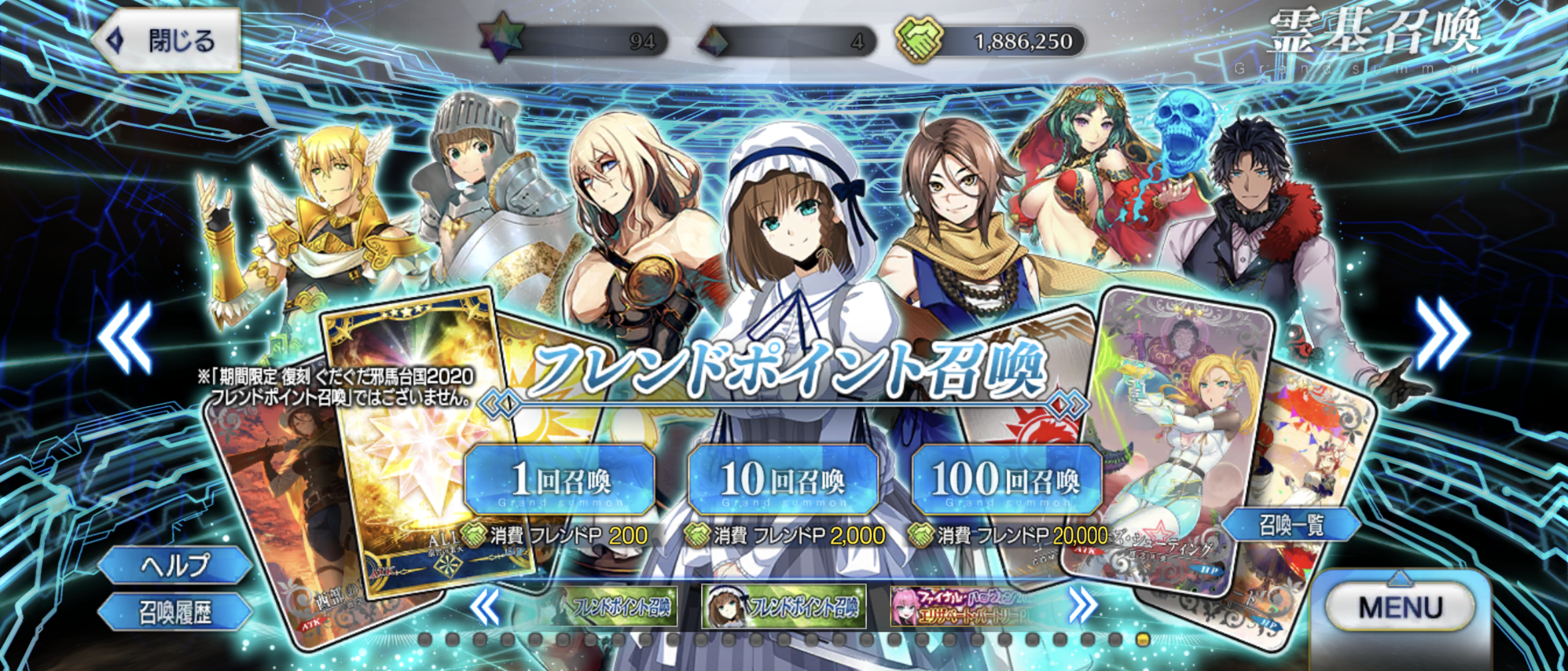The width and height of the screenshot is (1568, 671).
Task: Click the large left double-chevron banner arrow
Action: point(126,336)
